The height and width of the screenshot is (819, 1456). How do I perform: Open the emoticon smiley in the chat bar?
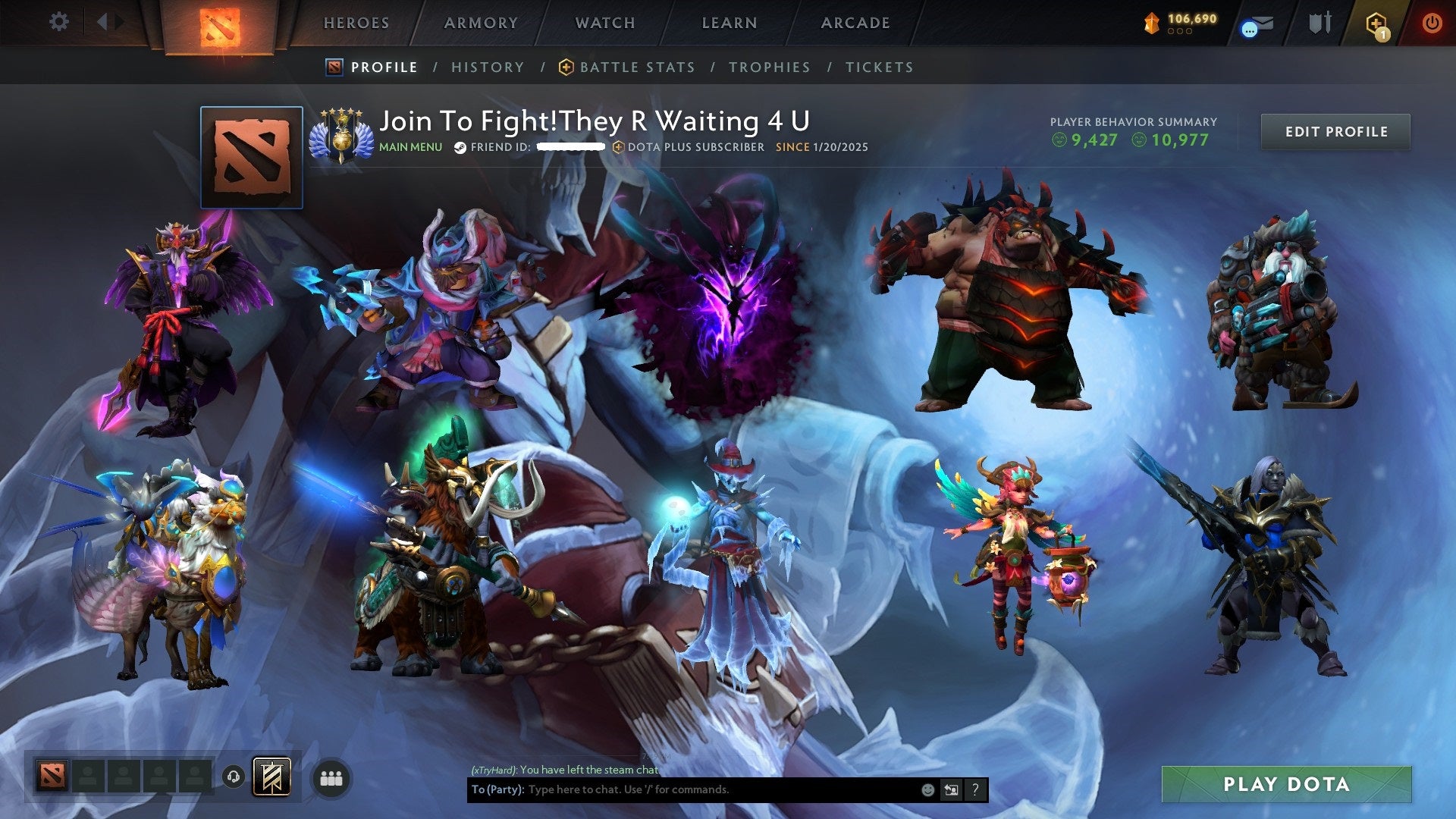click(927, 789)
